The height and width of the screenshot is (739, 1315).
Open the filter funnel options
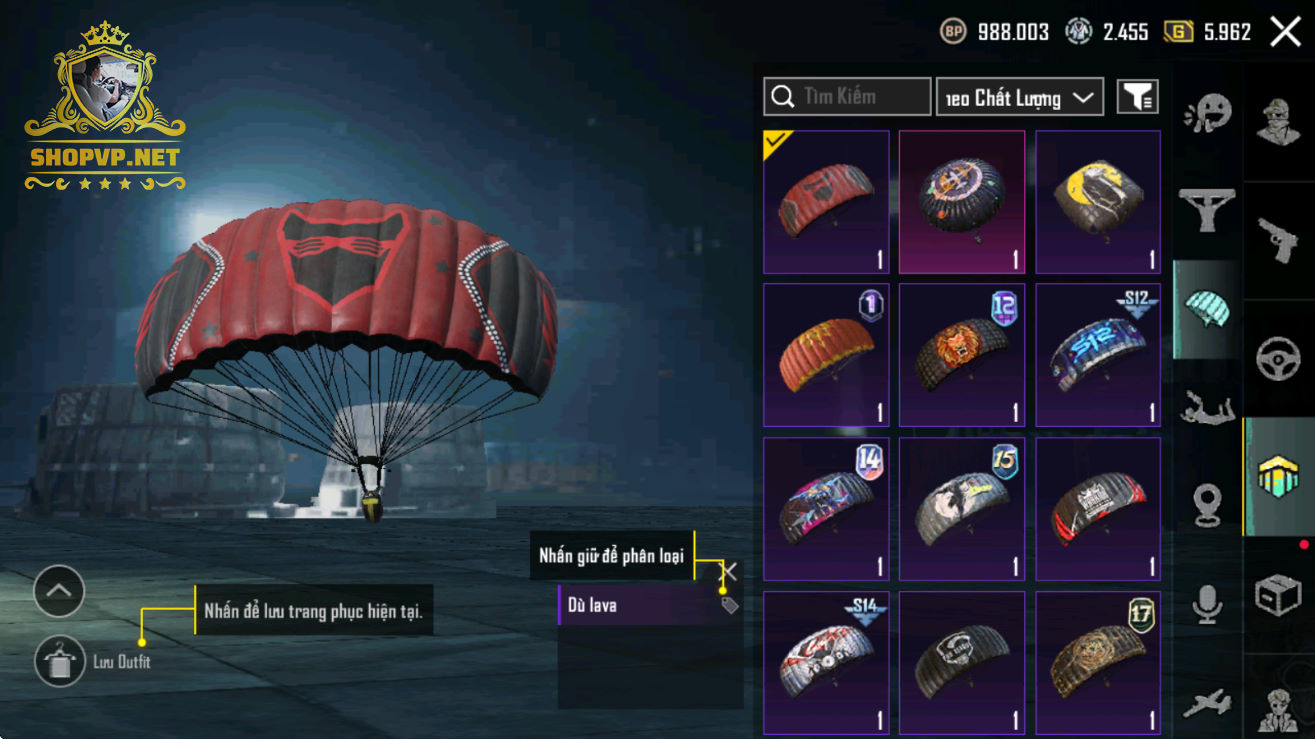[1137, 97]
